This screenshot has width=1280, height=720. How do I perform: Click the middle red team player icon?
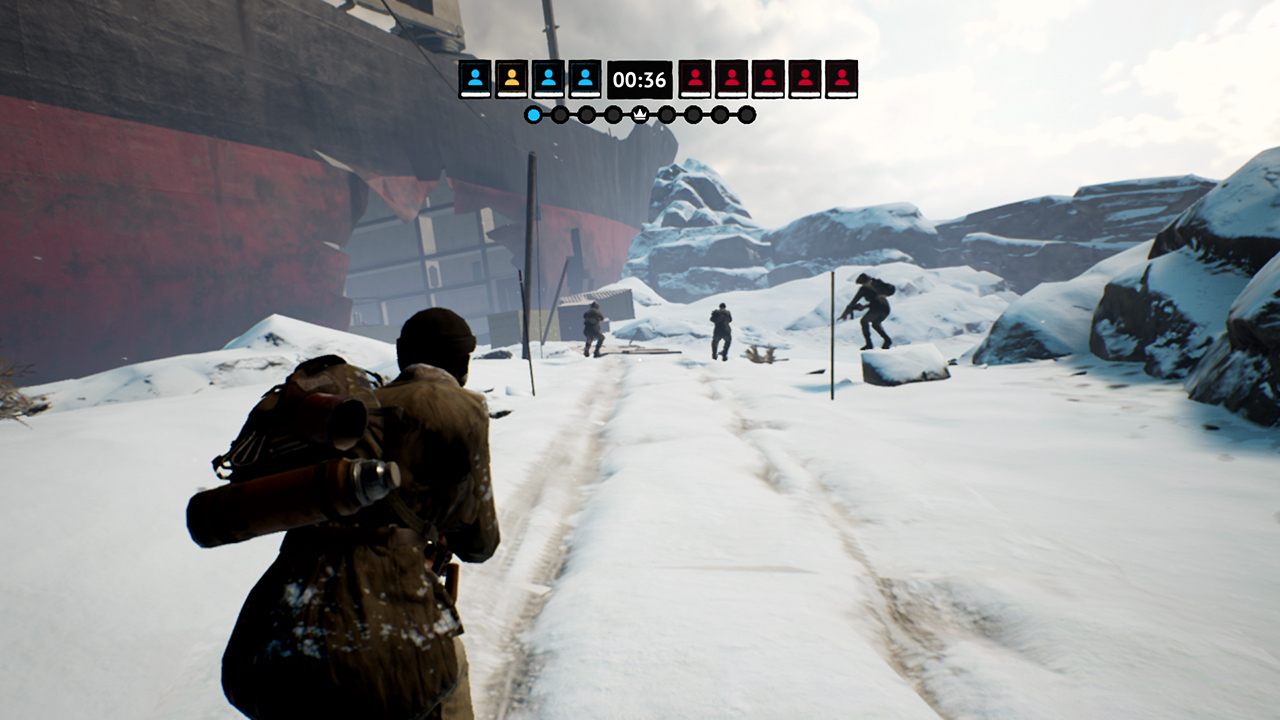pos(770,78)
